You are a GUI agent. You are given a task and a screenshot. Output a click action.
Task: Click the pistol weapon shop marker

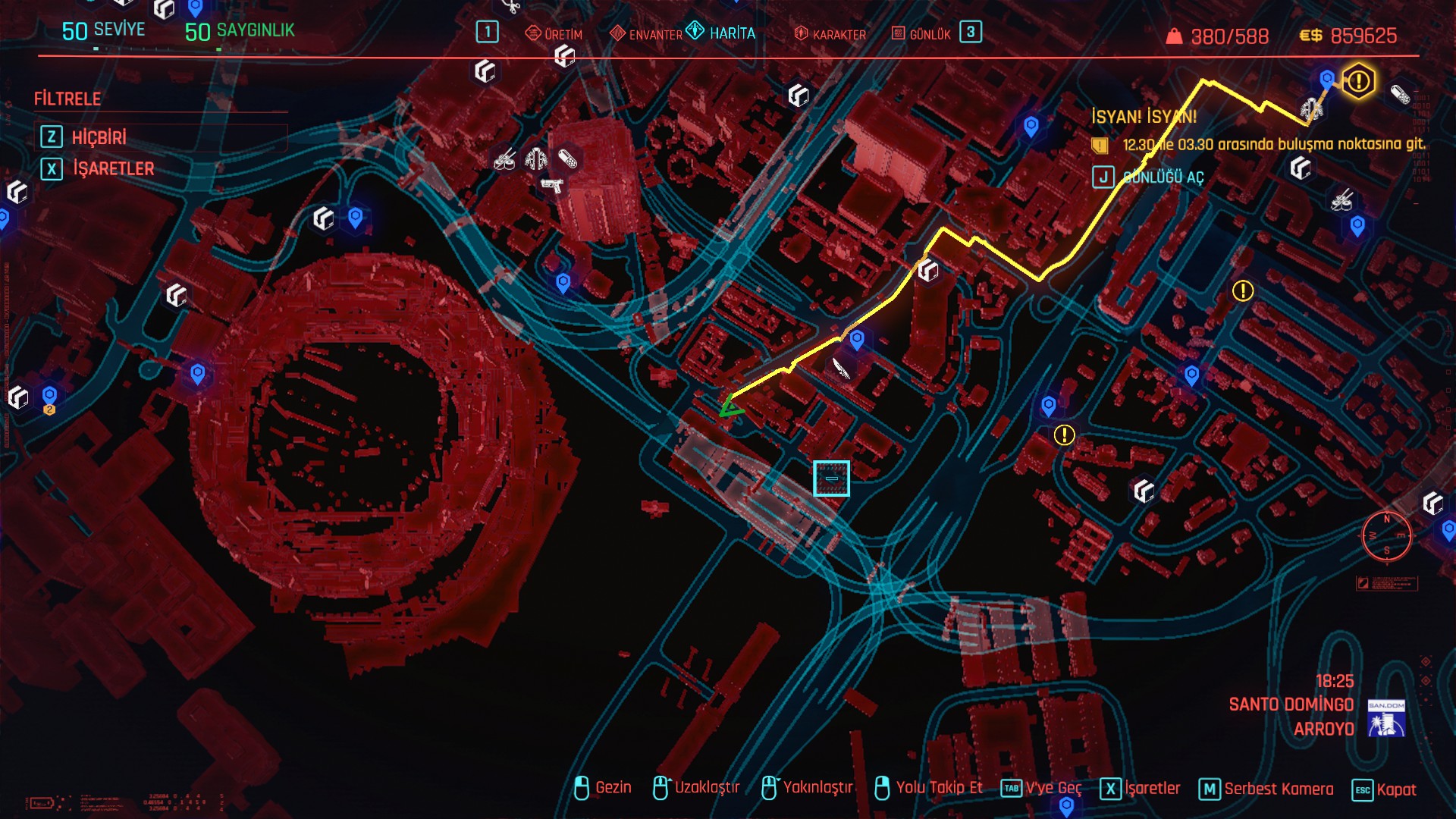[552, 185]
